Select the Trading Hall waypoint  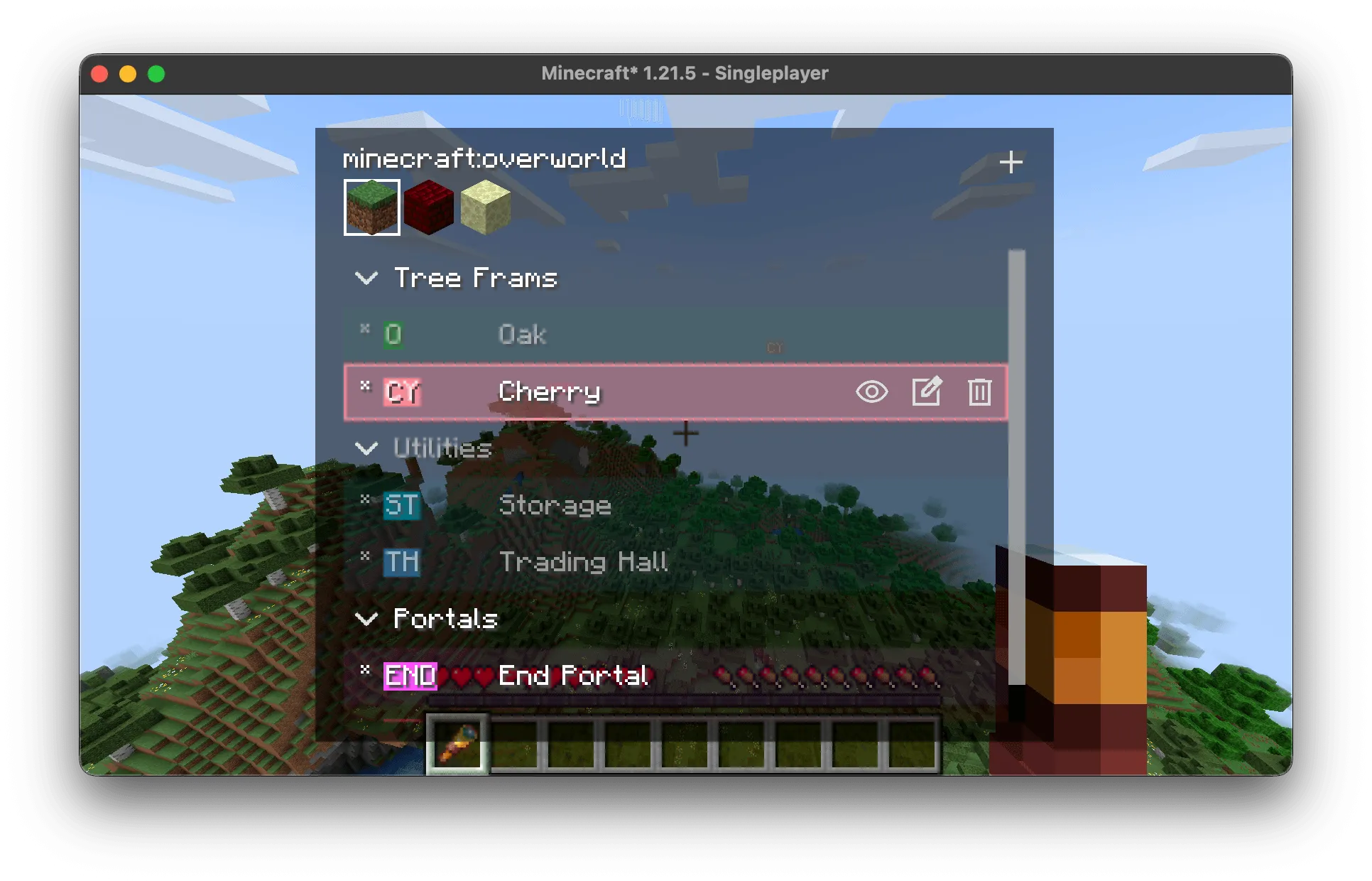pyautogui.click(x=583, y=562)
